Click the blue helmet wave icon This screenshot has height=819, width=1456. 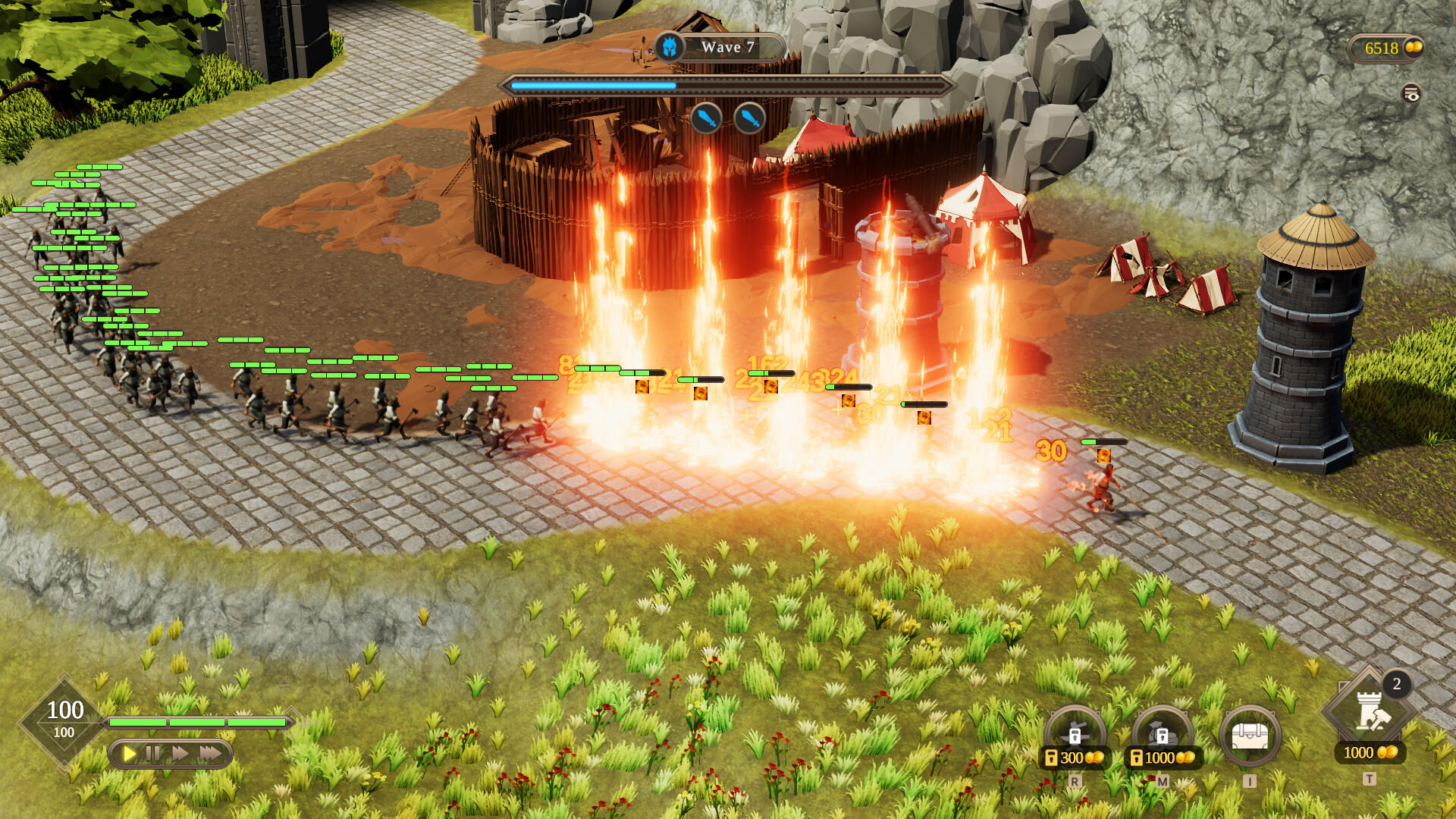(669, 47)
